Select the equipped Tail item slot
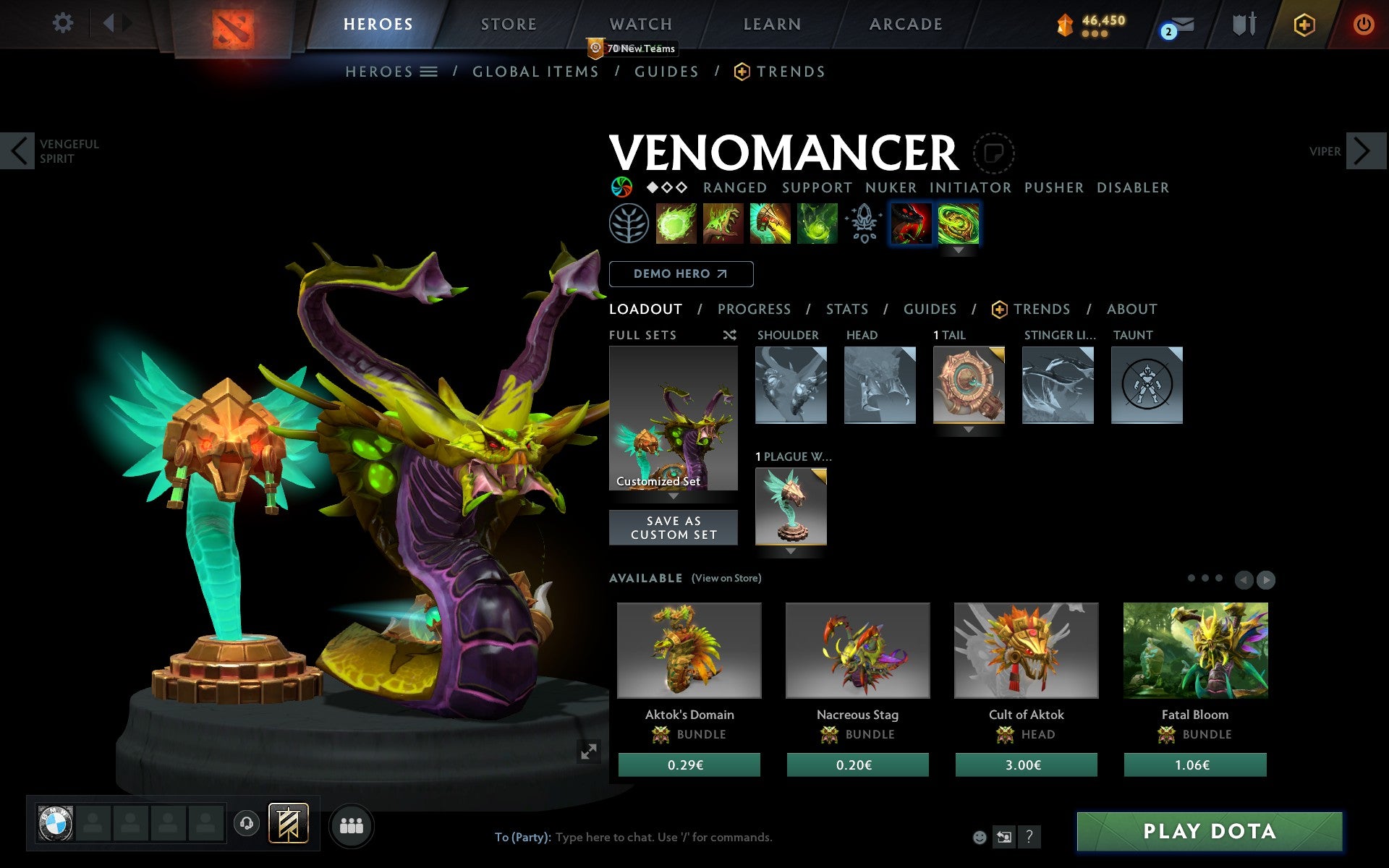 click(x=969, y=385)
